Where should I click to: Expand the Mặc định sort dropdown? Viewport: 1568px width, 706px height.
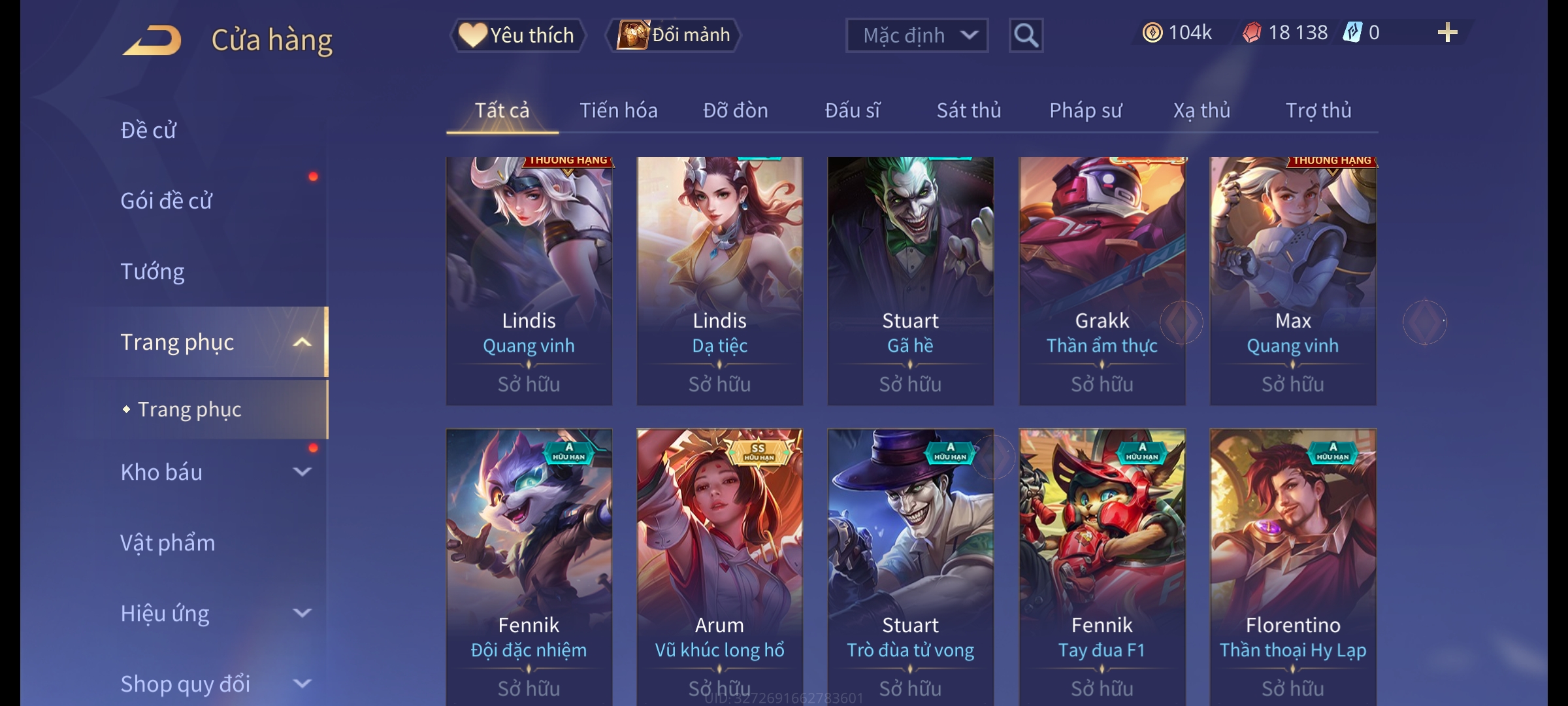(x=916, y=35)
